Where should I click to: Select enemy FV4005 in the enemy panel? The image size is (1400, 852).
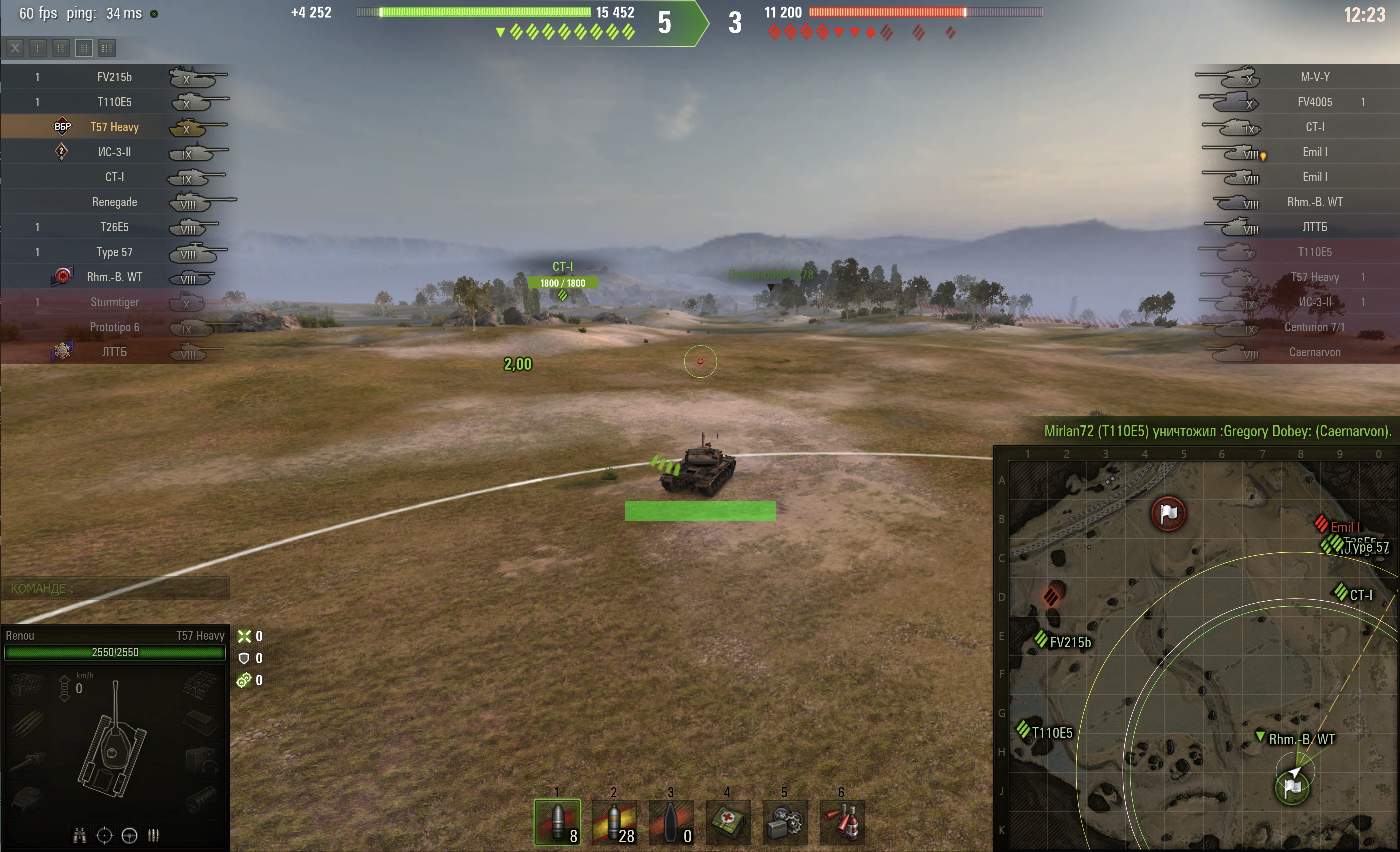[1316, 101]
